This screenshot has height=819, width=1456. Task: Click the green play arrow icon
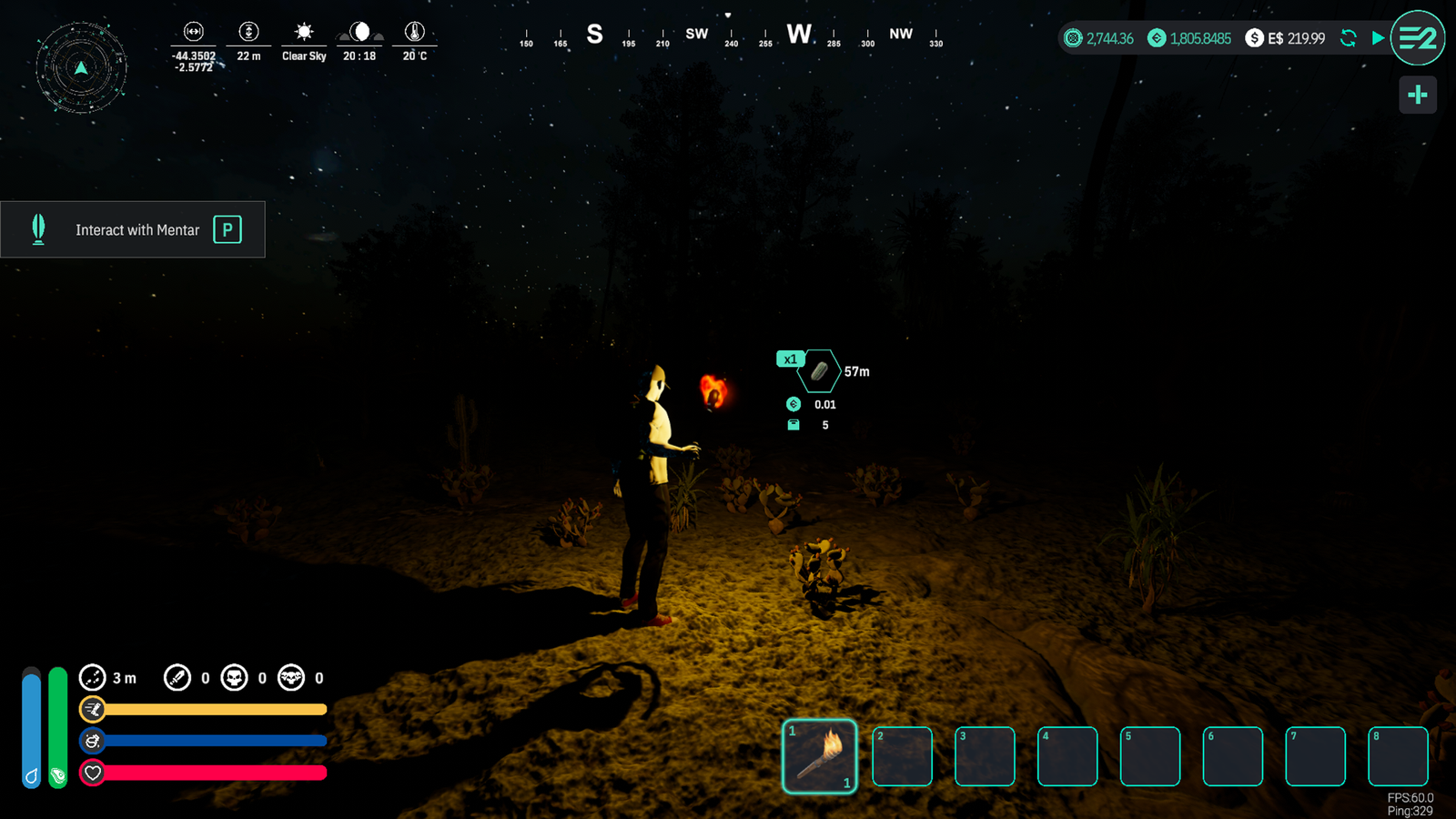[x=1378, y=38]
